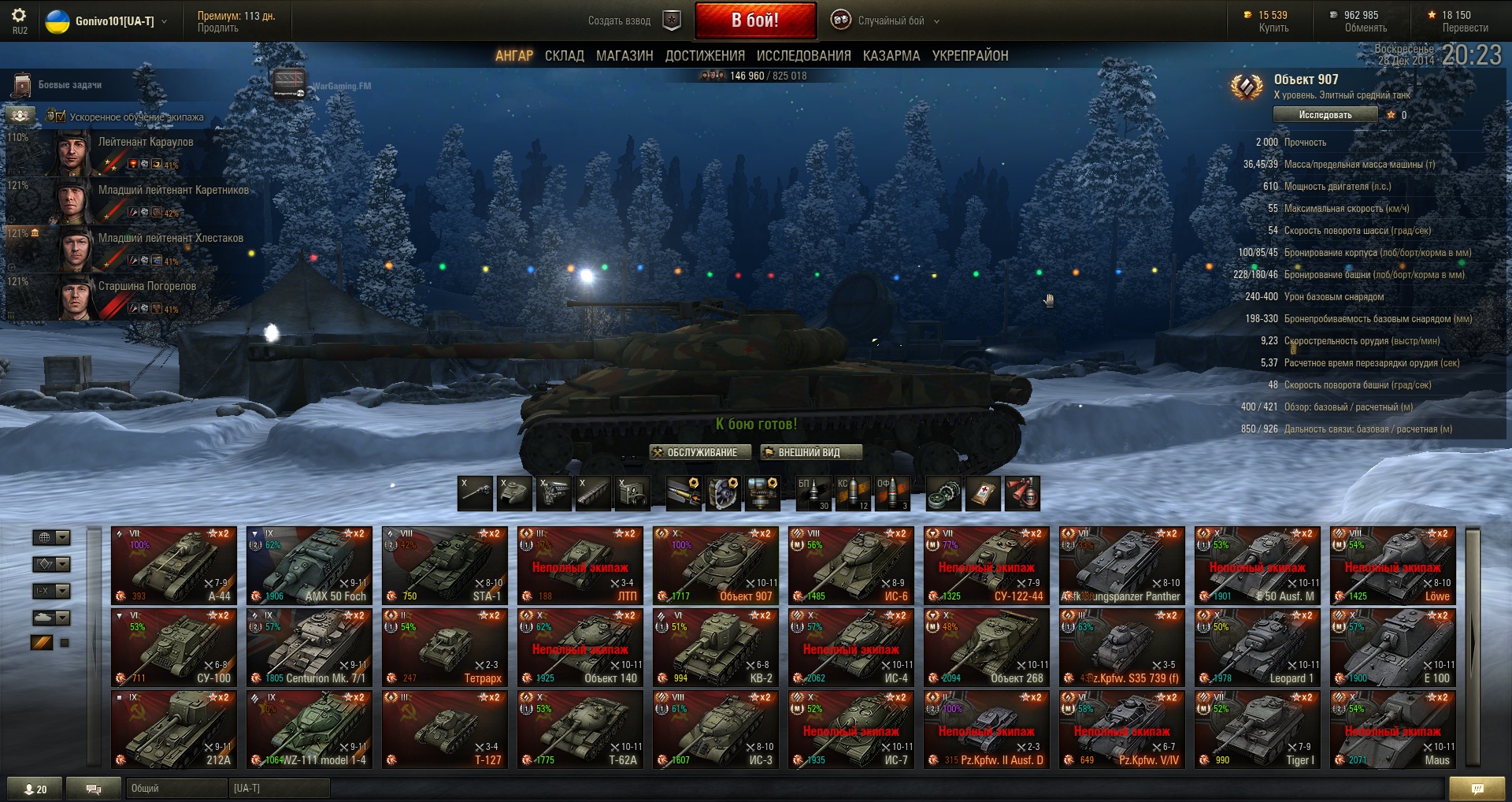Open the settings gear menu

19,16
